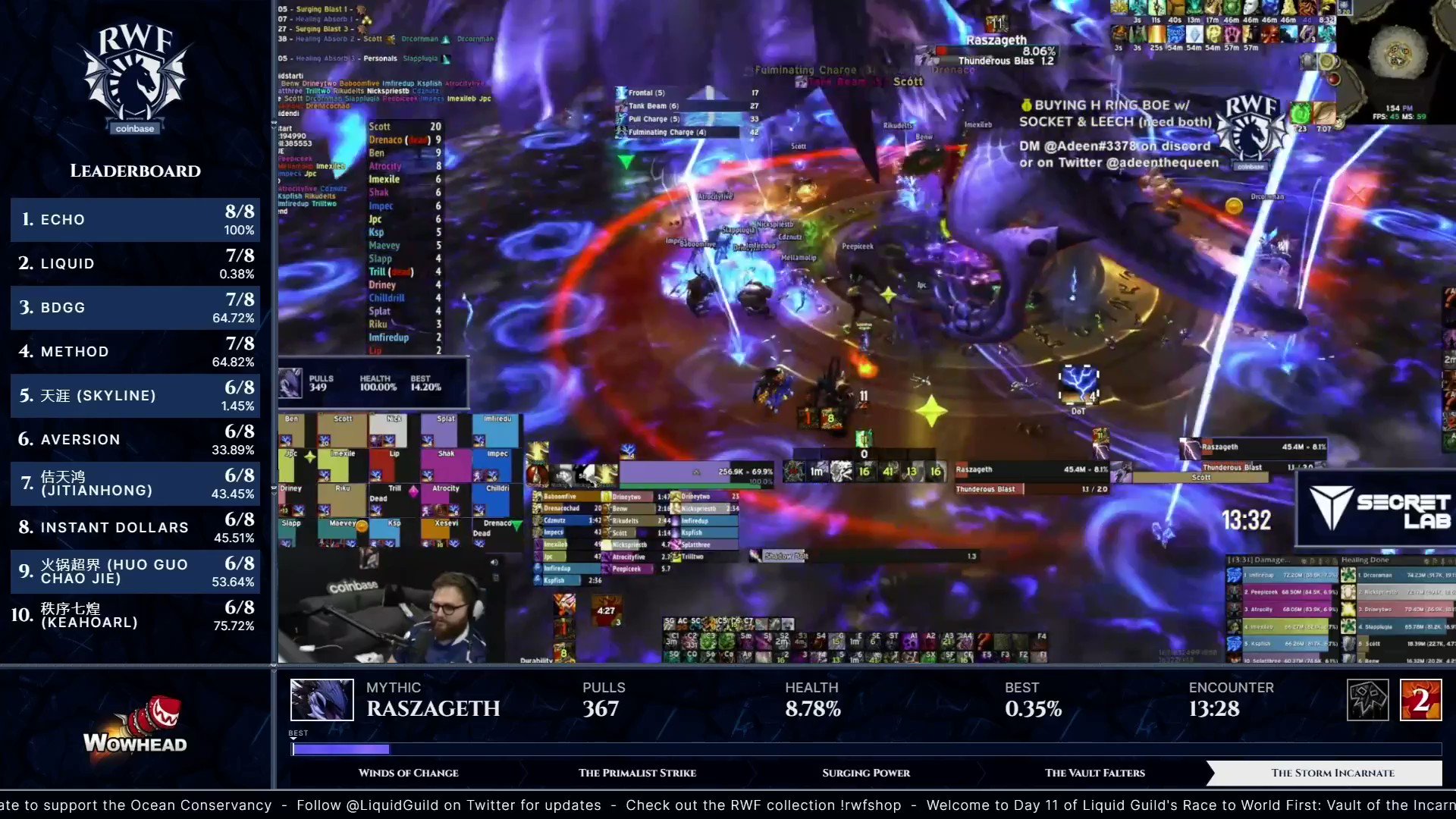Select The Storm Incarnate phase tab
The width and height of the screenshot is (1456, 819).
pos(1332,773)
